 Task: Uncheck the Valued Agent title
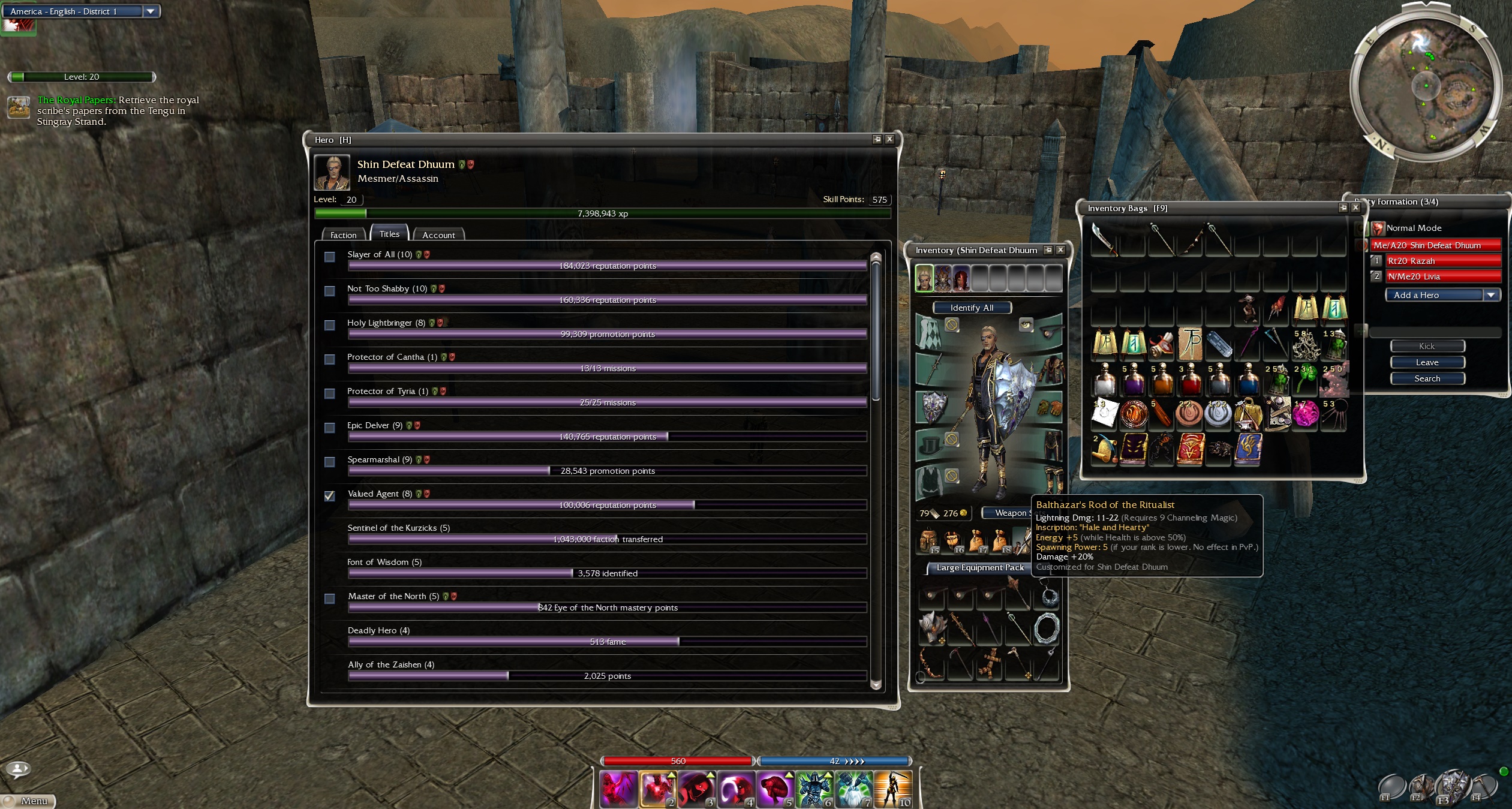click(x=330, y=496)
